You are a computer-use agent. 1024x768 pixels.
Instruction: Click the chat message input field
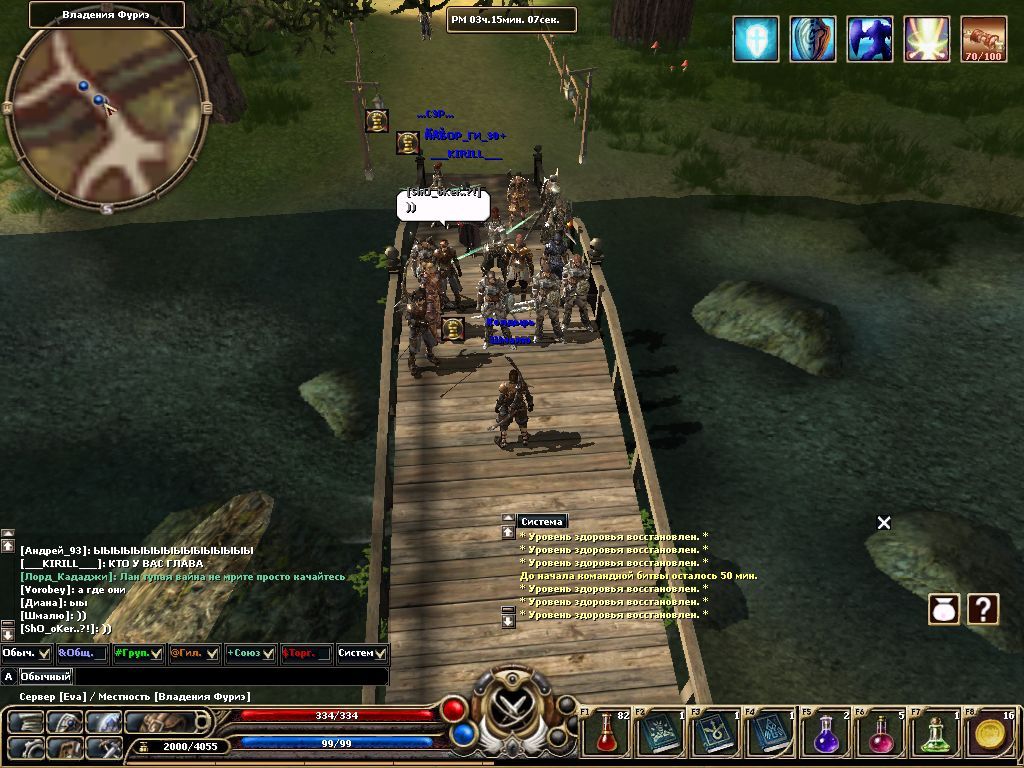coord(230,677)
